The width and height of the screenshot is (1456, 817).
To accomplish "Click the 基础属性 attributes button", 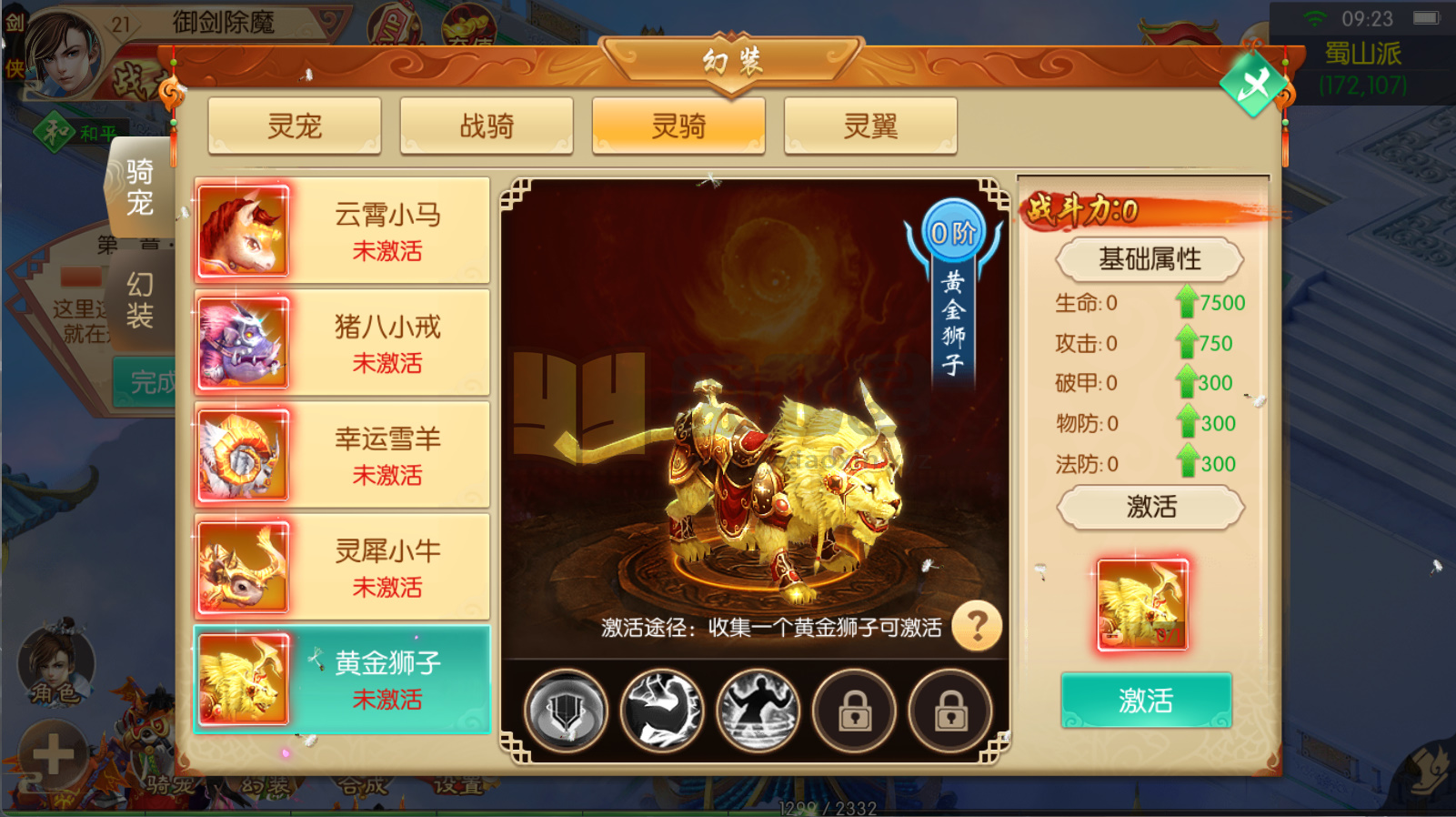I will [x=1149, y=260].
